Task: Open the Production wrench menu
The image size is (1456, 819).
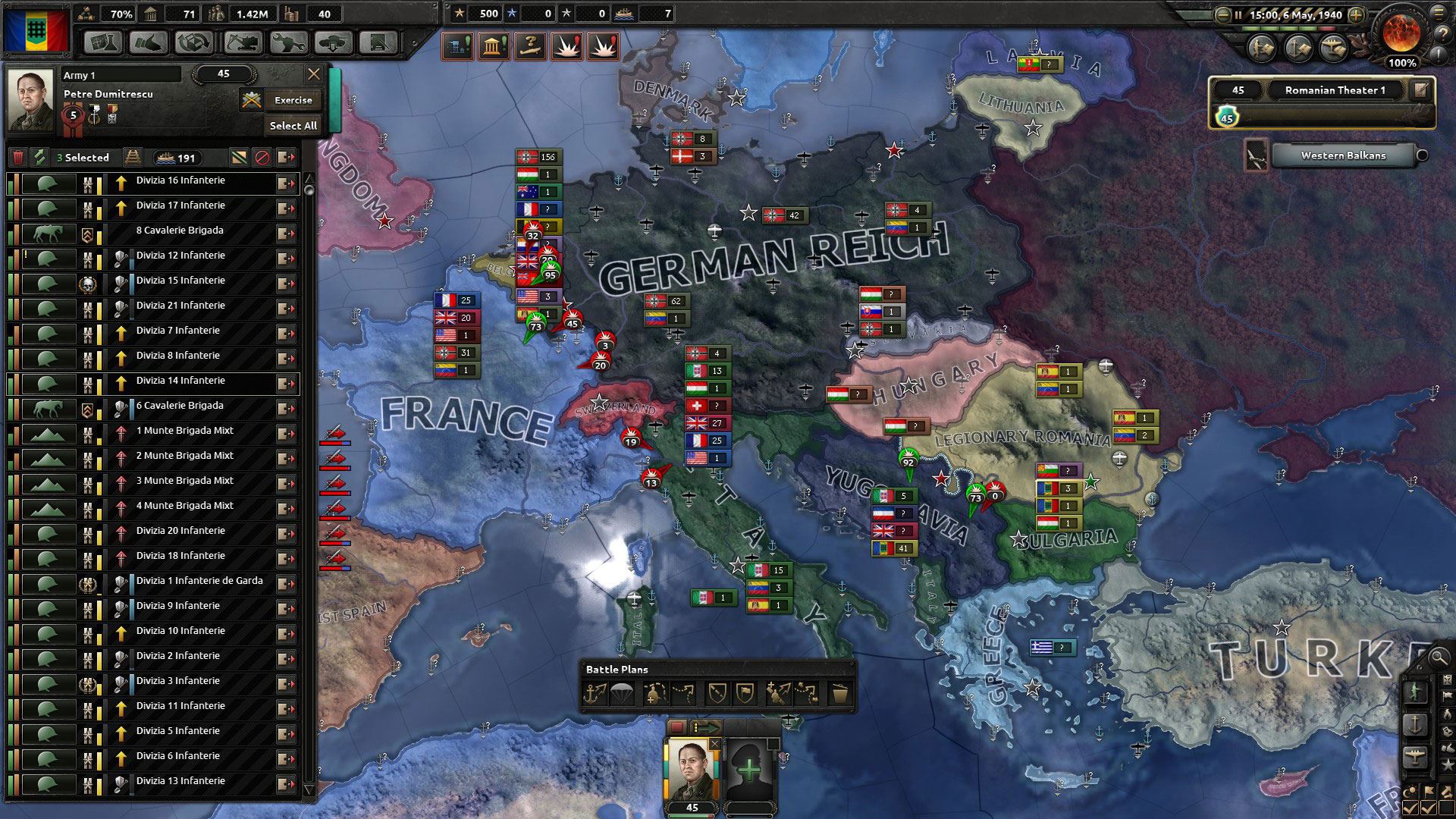Action: (287, 42)
